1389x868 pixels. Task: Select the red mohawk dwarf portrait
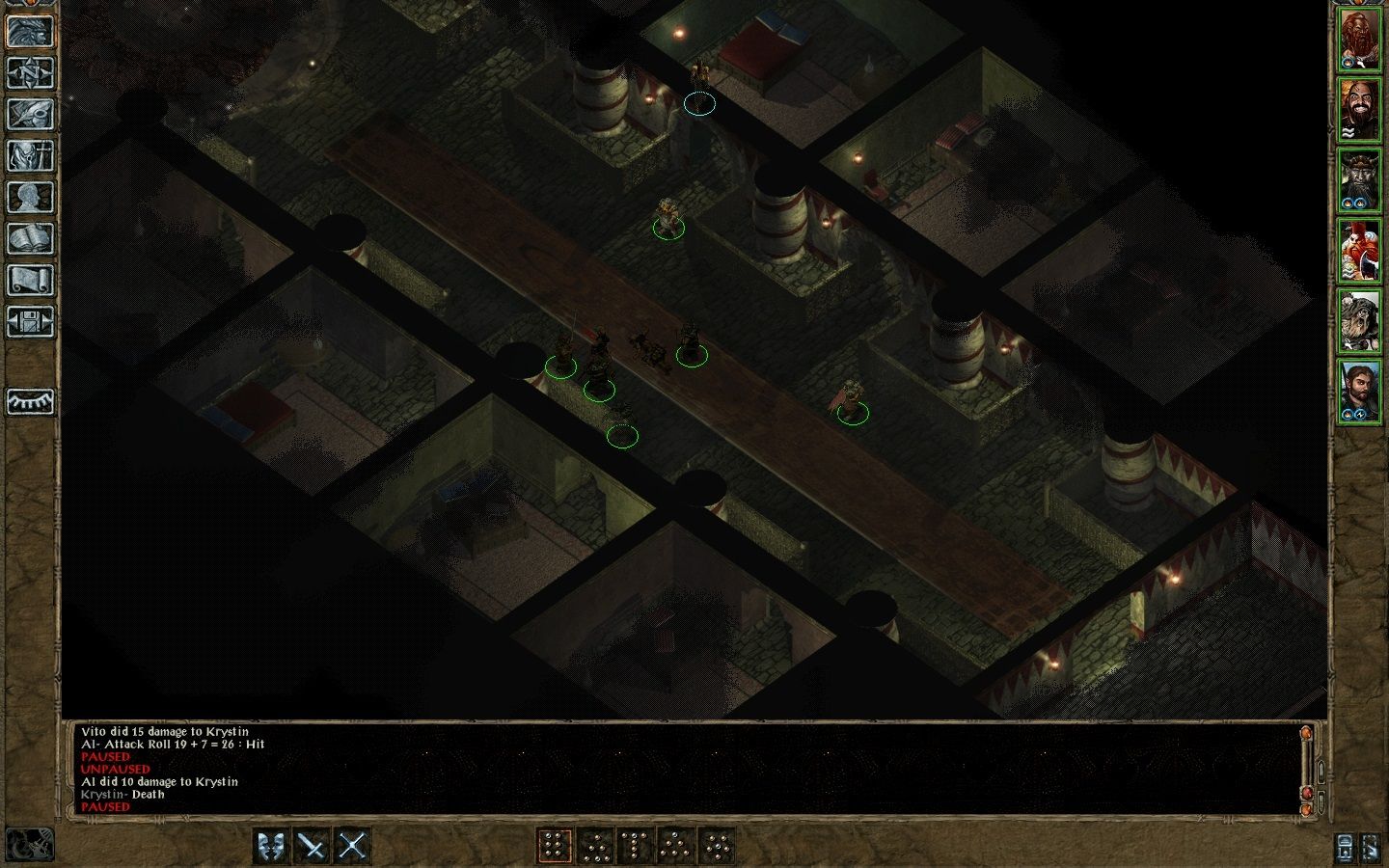(x=1359, y=250)
